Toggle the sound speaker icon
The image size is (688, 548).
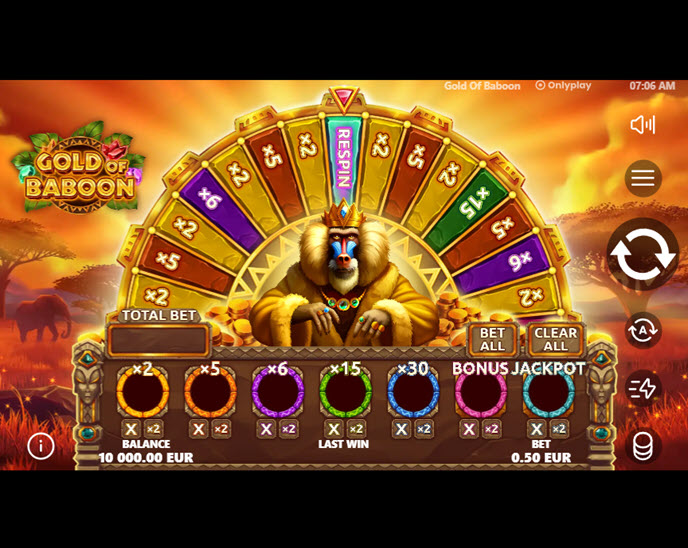642,124
